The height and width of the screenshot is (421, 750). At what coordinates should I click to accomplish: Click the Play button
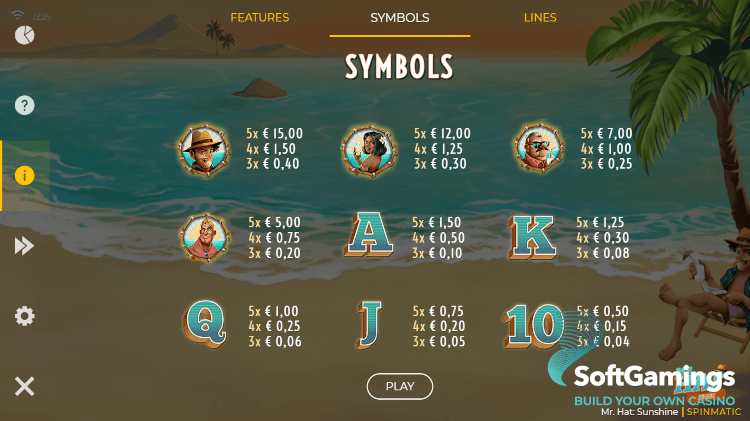(x=400, y=386)
